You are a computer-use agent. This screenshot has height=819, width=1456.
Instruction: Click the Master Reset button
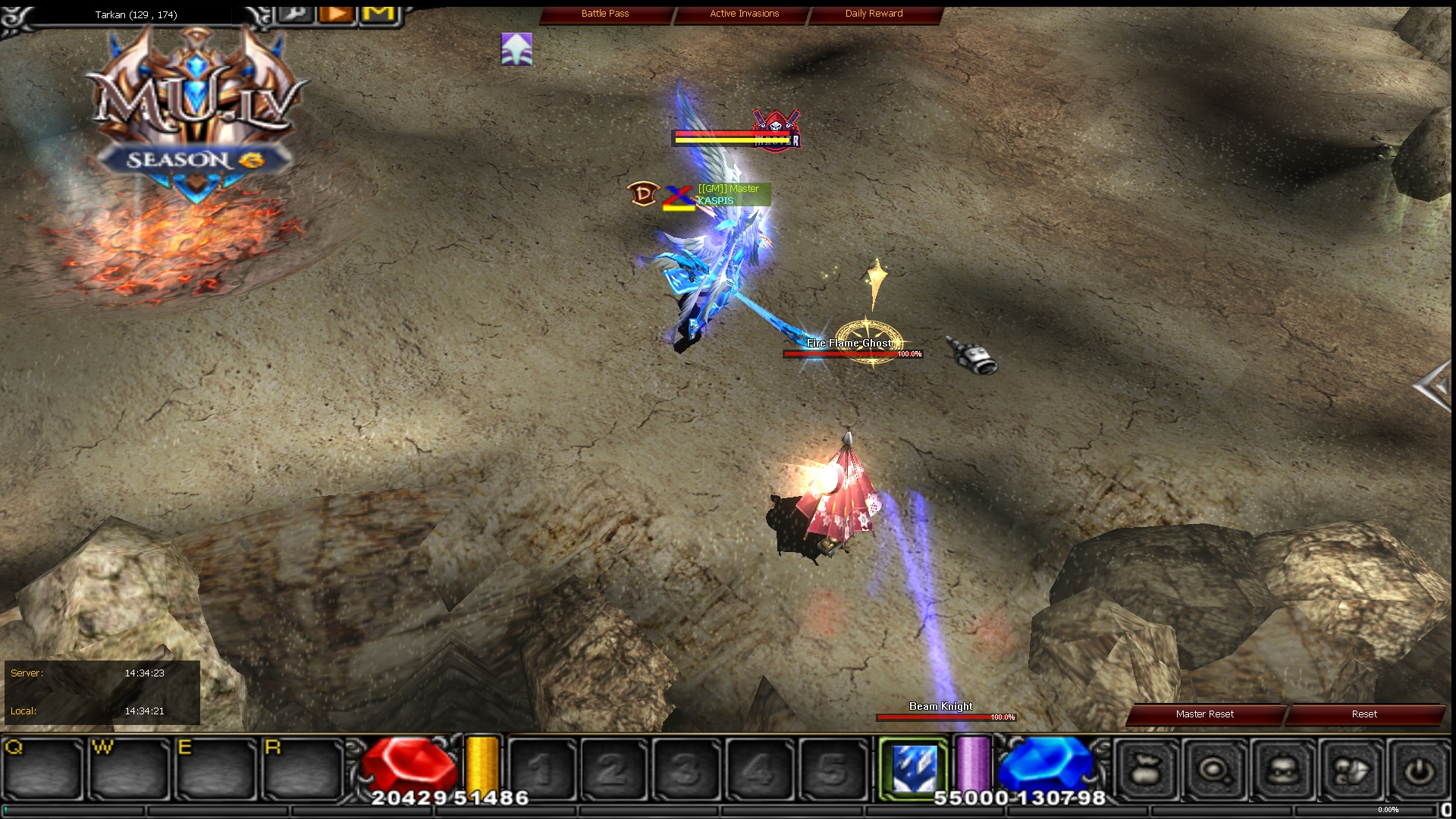(1204, 714)
